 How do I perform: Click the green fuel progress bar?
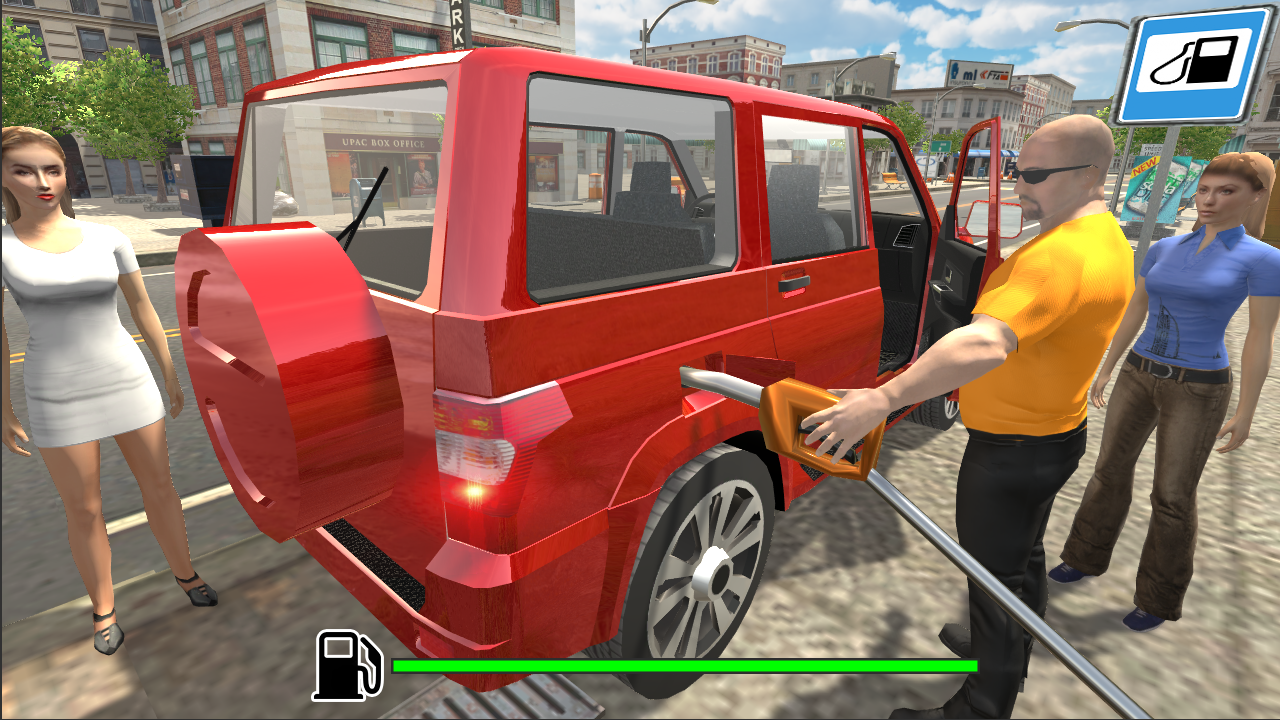(x=685, y=663)
